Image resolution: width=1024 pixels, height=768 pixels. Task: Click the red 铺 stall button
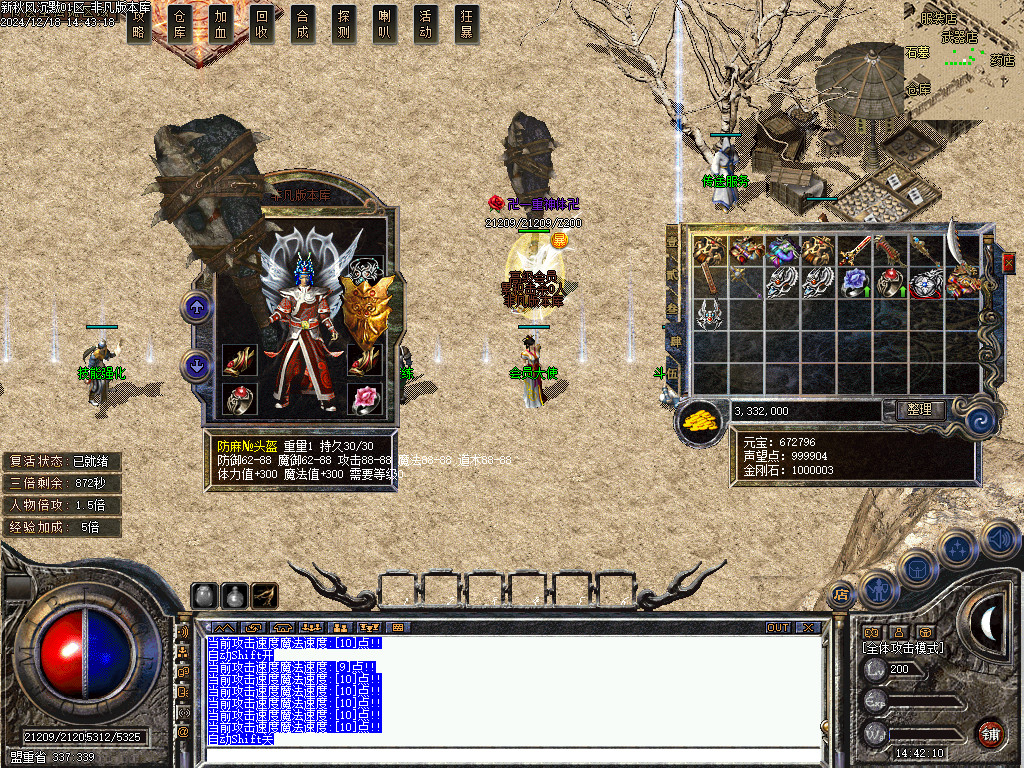990,733
